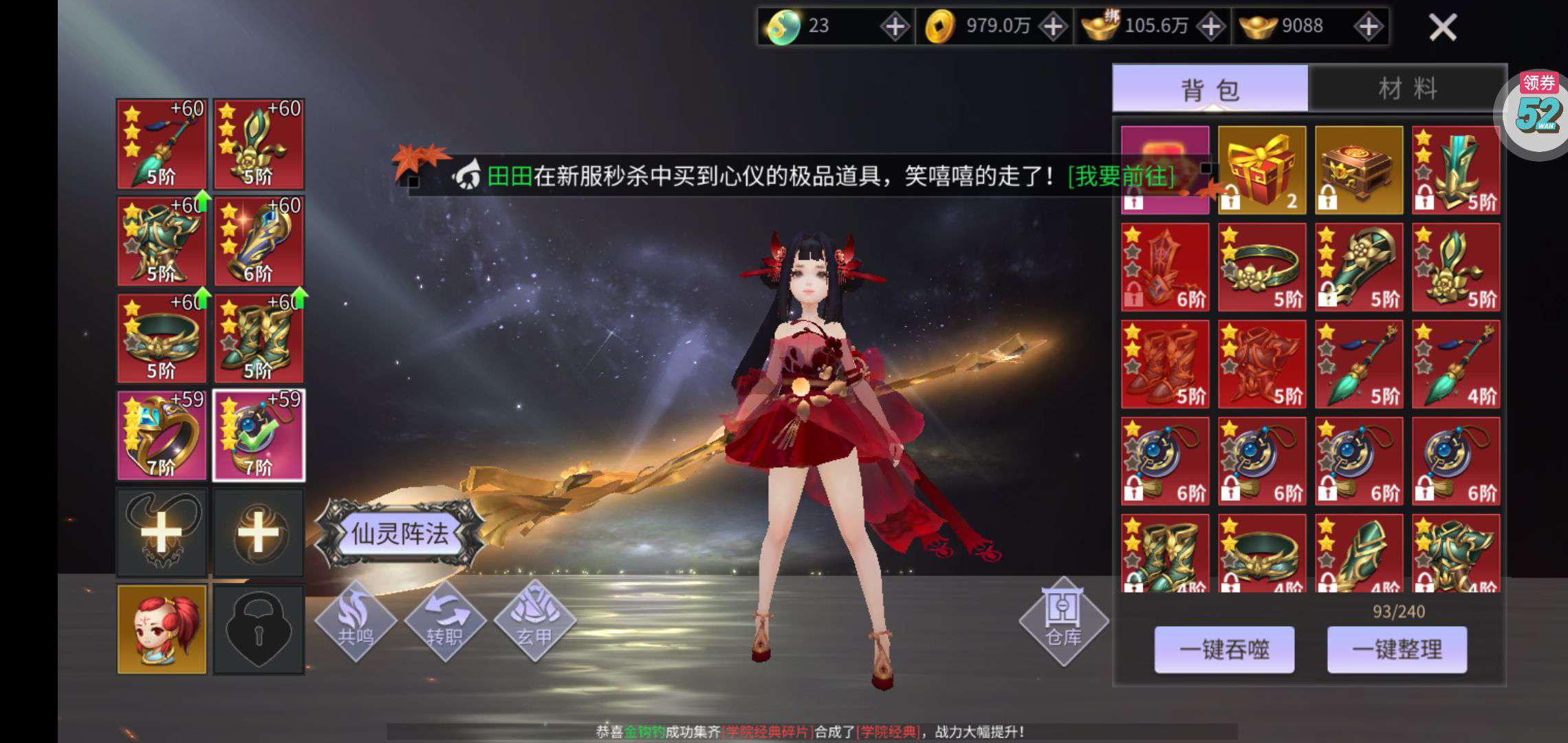Screen dimensions: 1568x743
Task: Click the empty necklace slot plus sign
Action: (x=161, y=531)
